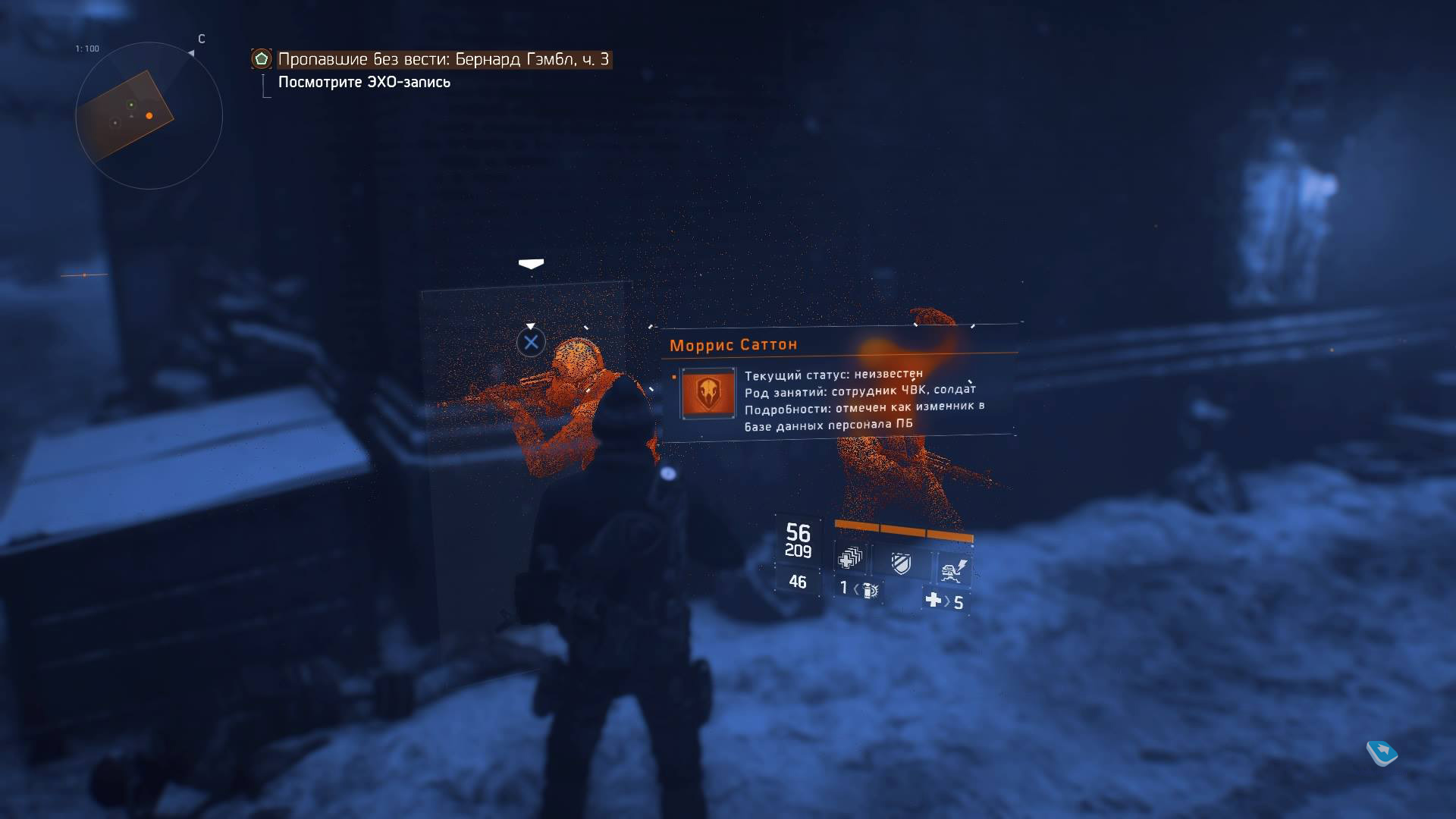Select the mission tracker pentagon icon
The height and width of the screenshot is (819, 1456).
click(262, 58)
